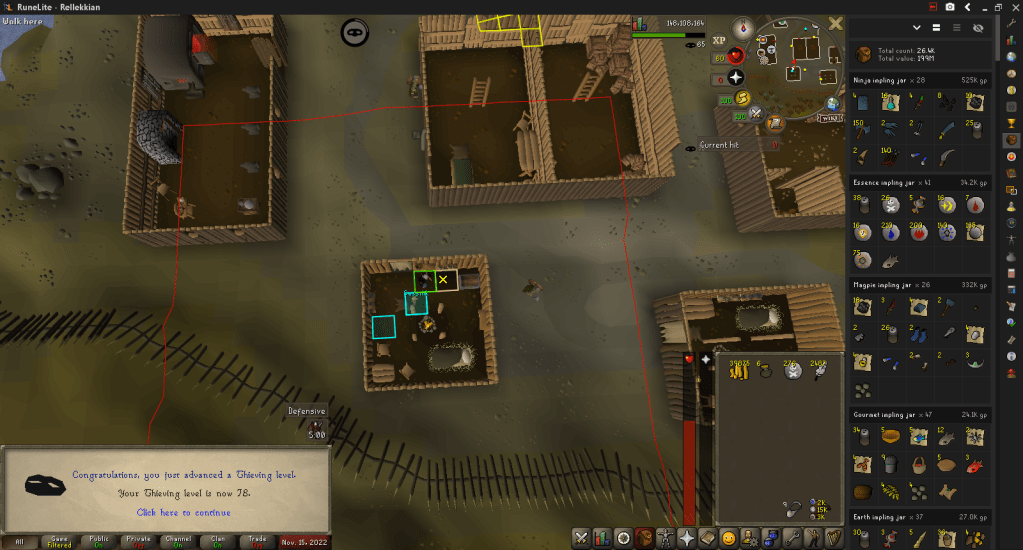1023x550 pixels.
Task: Open the RuneLite configuration wrench
Action: point(1011,22)
